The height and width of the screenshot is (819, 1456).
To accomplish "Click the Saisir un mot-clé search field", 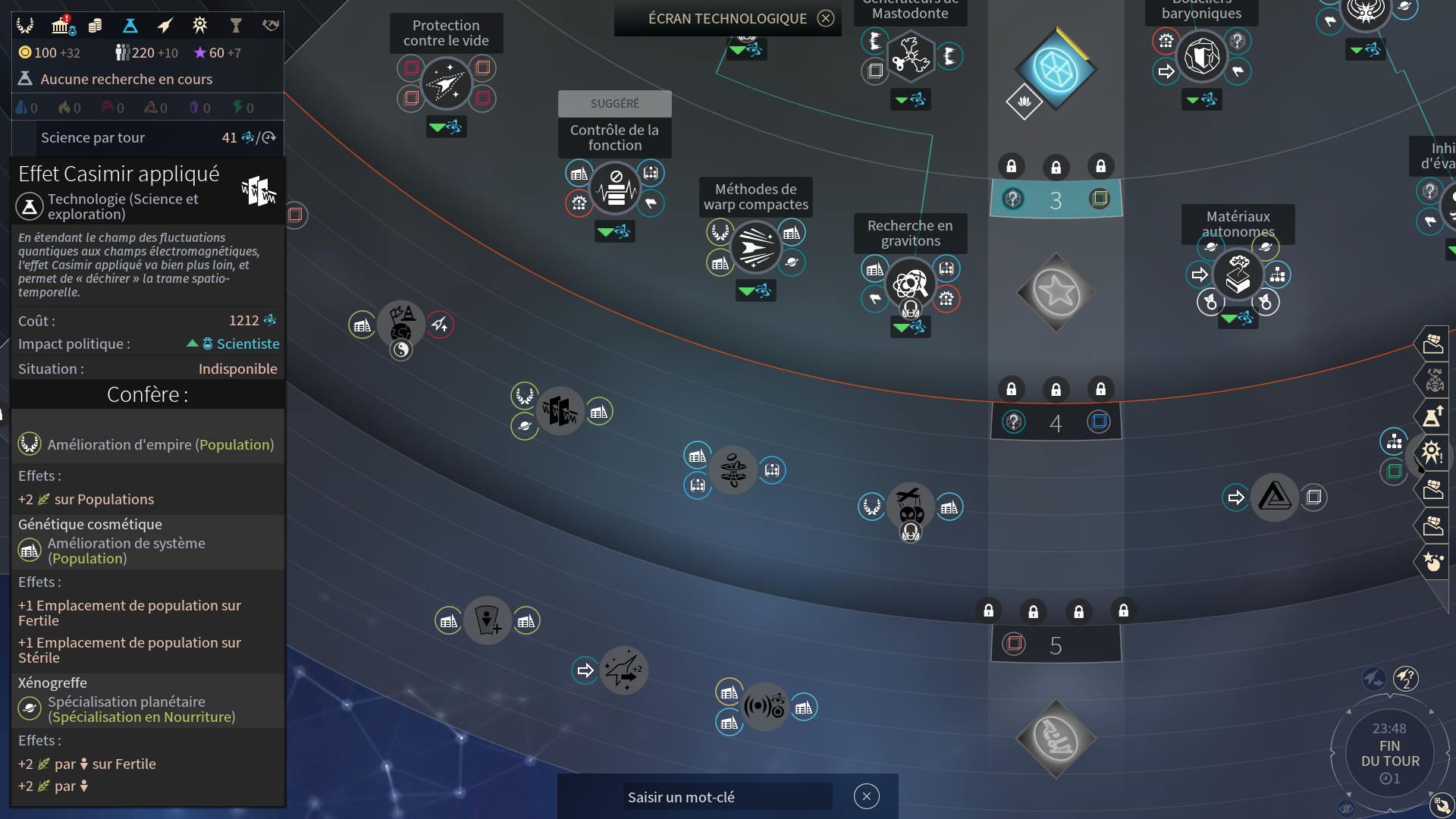I will click(726, 797).
